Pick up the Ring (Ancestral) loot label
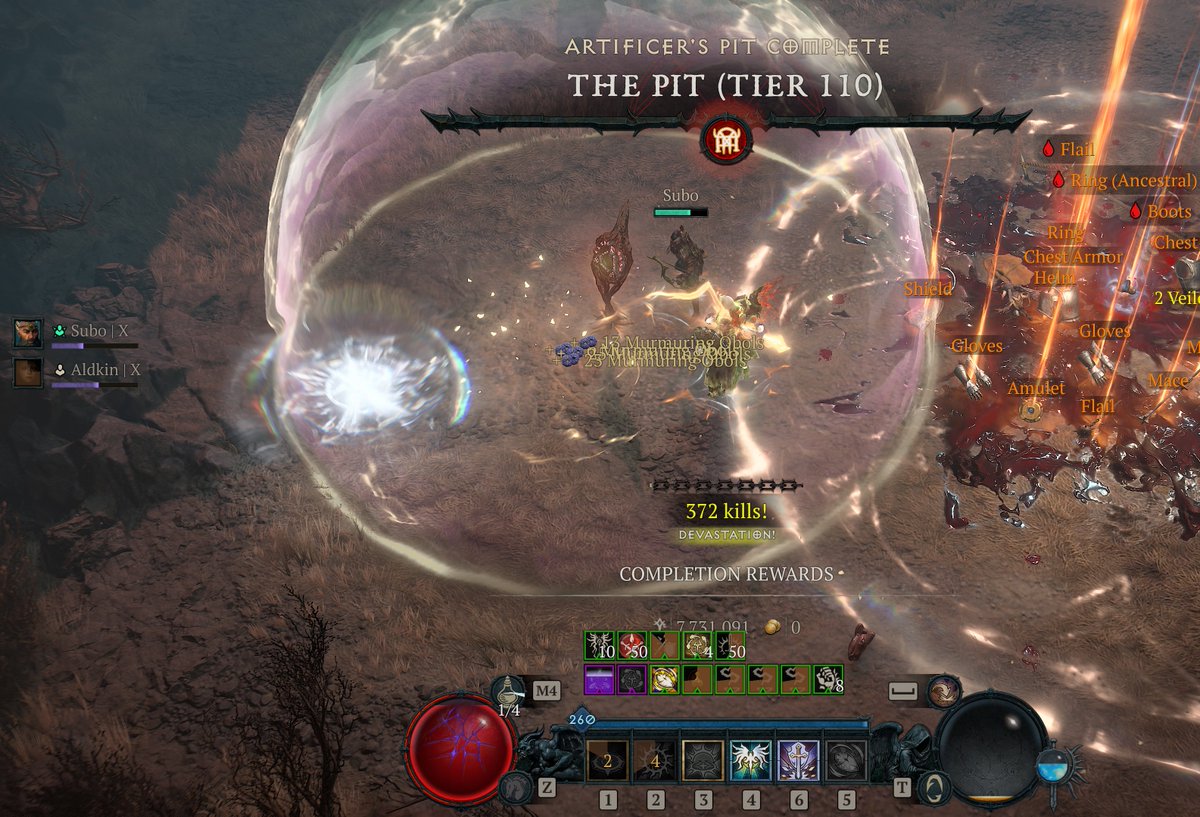This screenshot has height=817, width=1200. click(x=1133, y=181)
